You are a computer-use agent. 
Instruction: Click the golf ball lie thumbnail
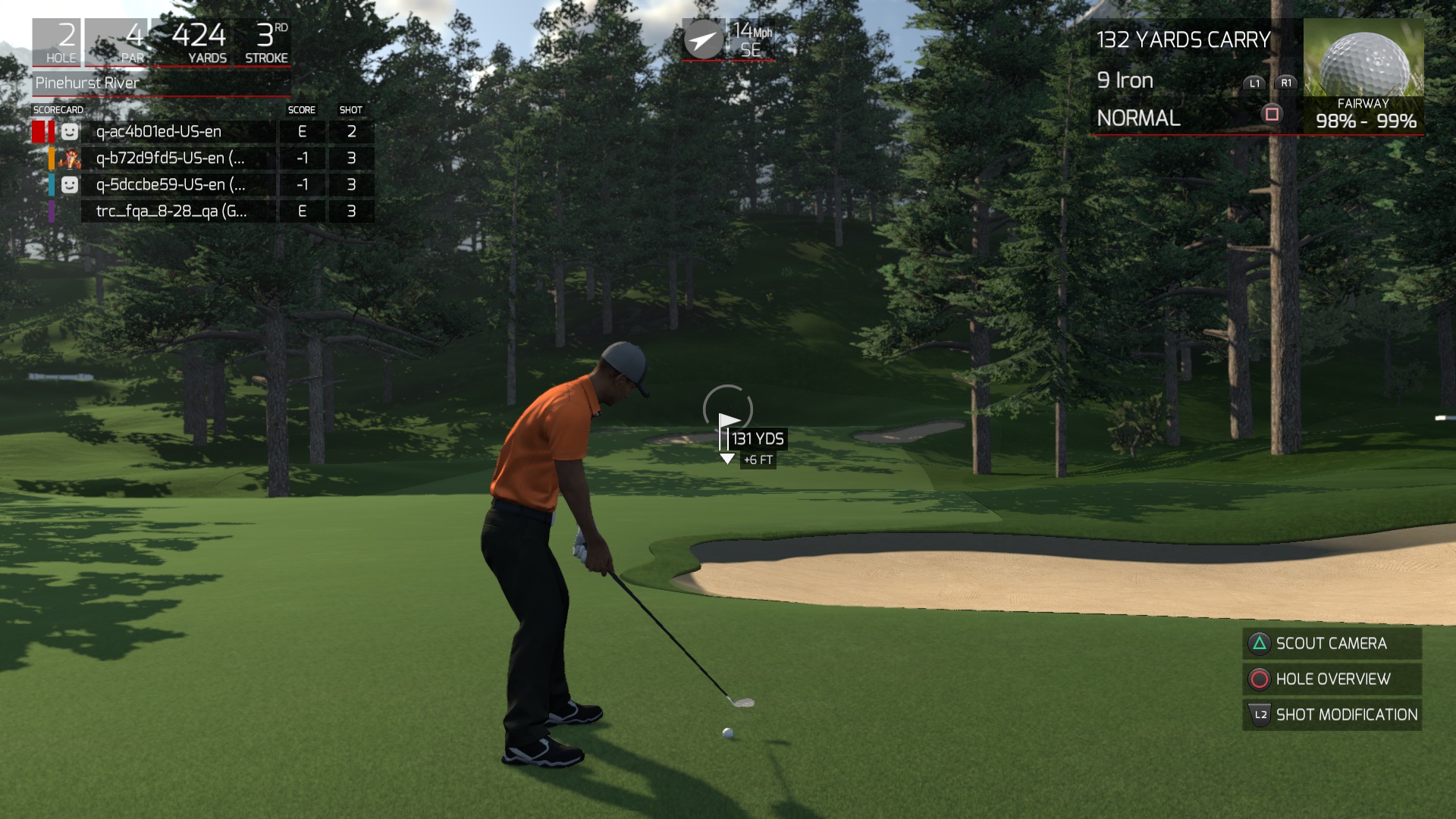(1363, 58)
